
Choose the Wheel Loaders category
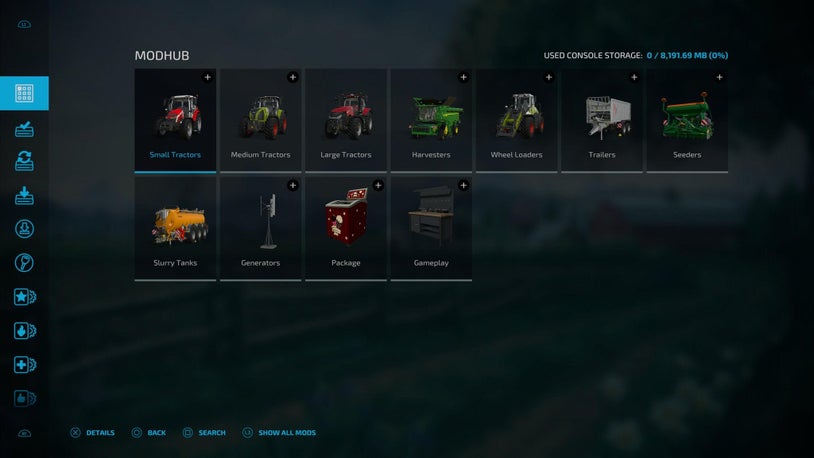point(516,120)
